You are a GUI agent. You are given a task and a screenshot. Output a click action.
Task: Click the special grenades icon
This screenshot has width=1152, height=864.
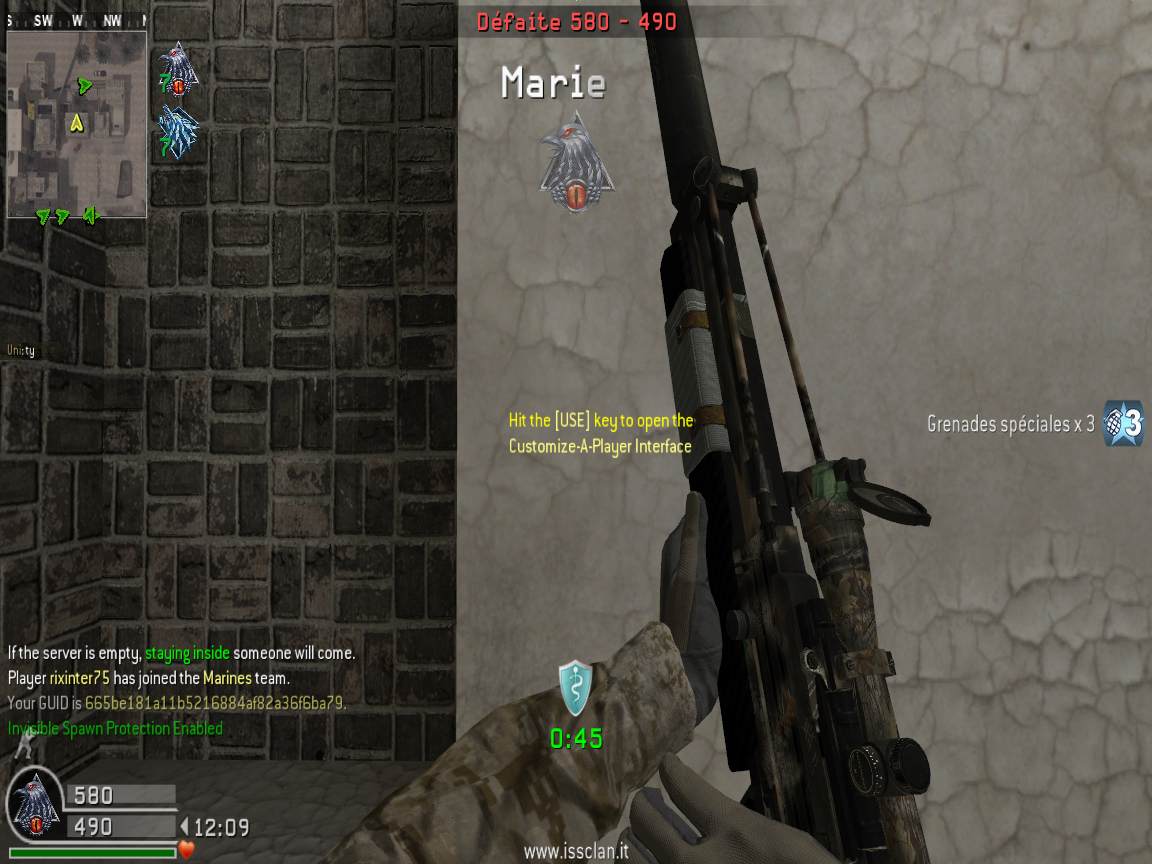(1122, 423)
